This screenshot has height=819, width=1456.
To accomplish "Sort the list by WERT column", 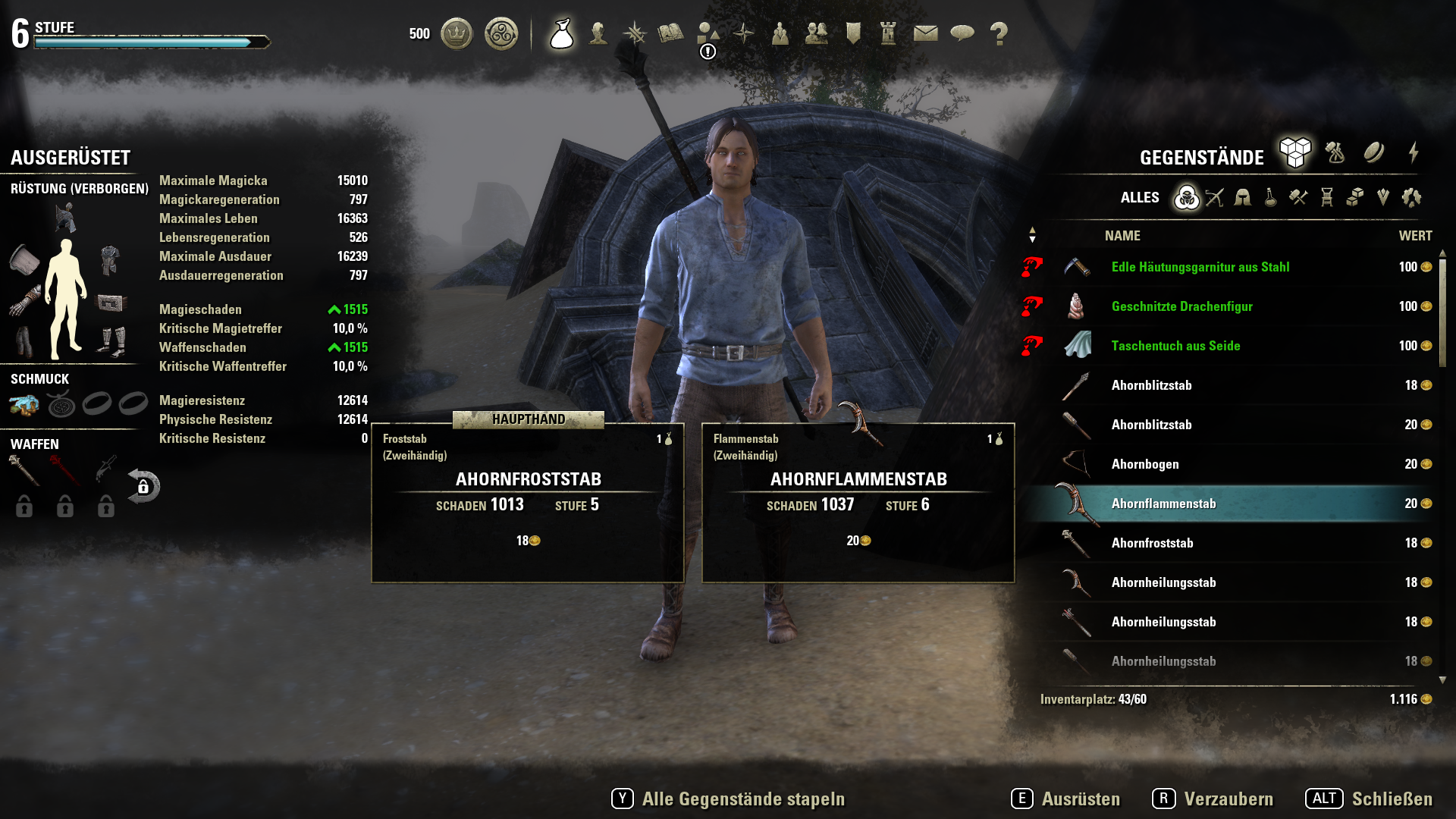I will click(1415, 236).
